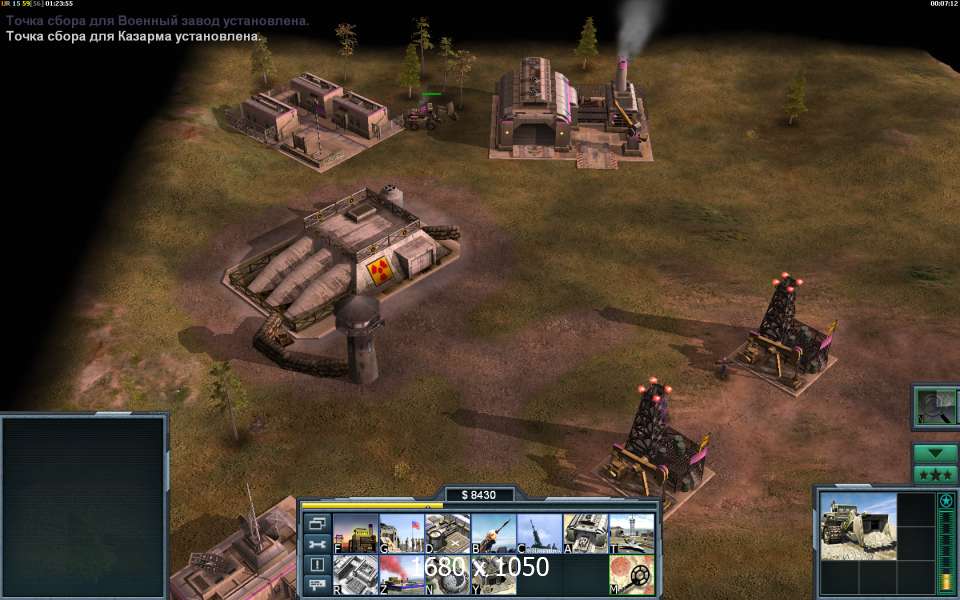Image resolution: width=960 pixels, height=600 pixels.
Task: Select the build icon with hotkey N
Action: coord(447,574)
